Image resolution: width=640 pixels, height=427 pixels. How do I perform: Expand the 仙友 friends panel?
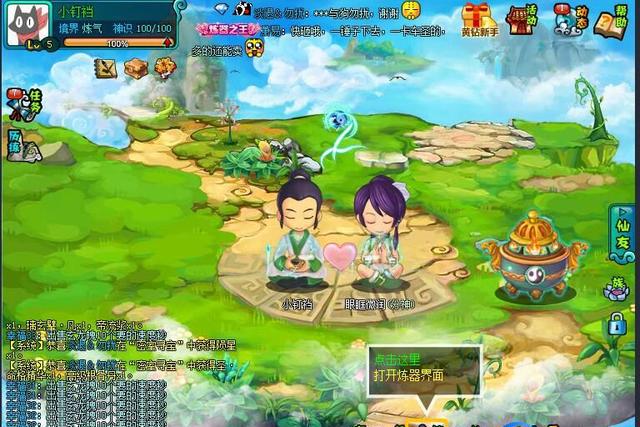[x=620, y=240]
